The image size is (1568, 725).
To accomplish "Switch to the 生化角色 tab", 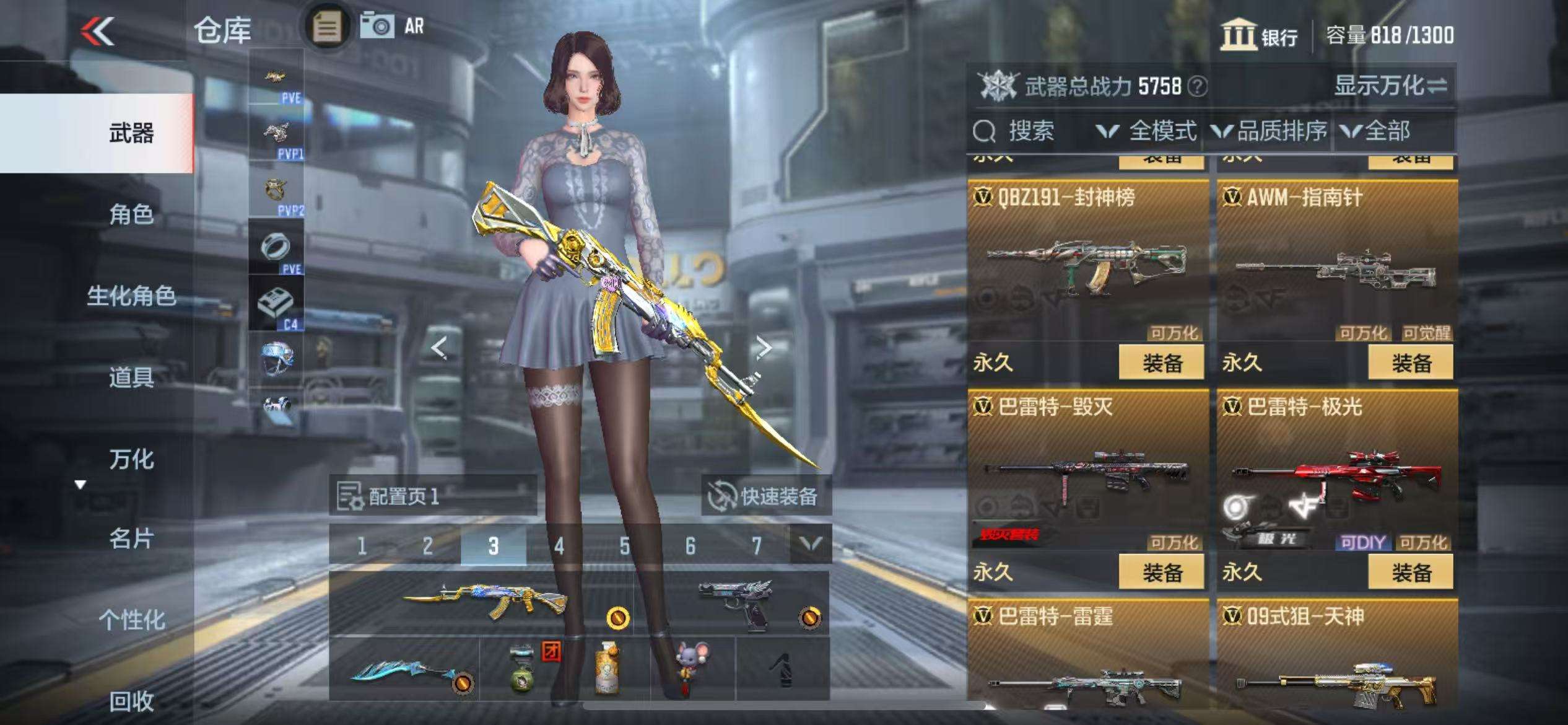I will pos(131,296).
